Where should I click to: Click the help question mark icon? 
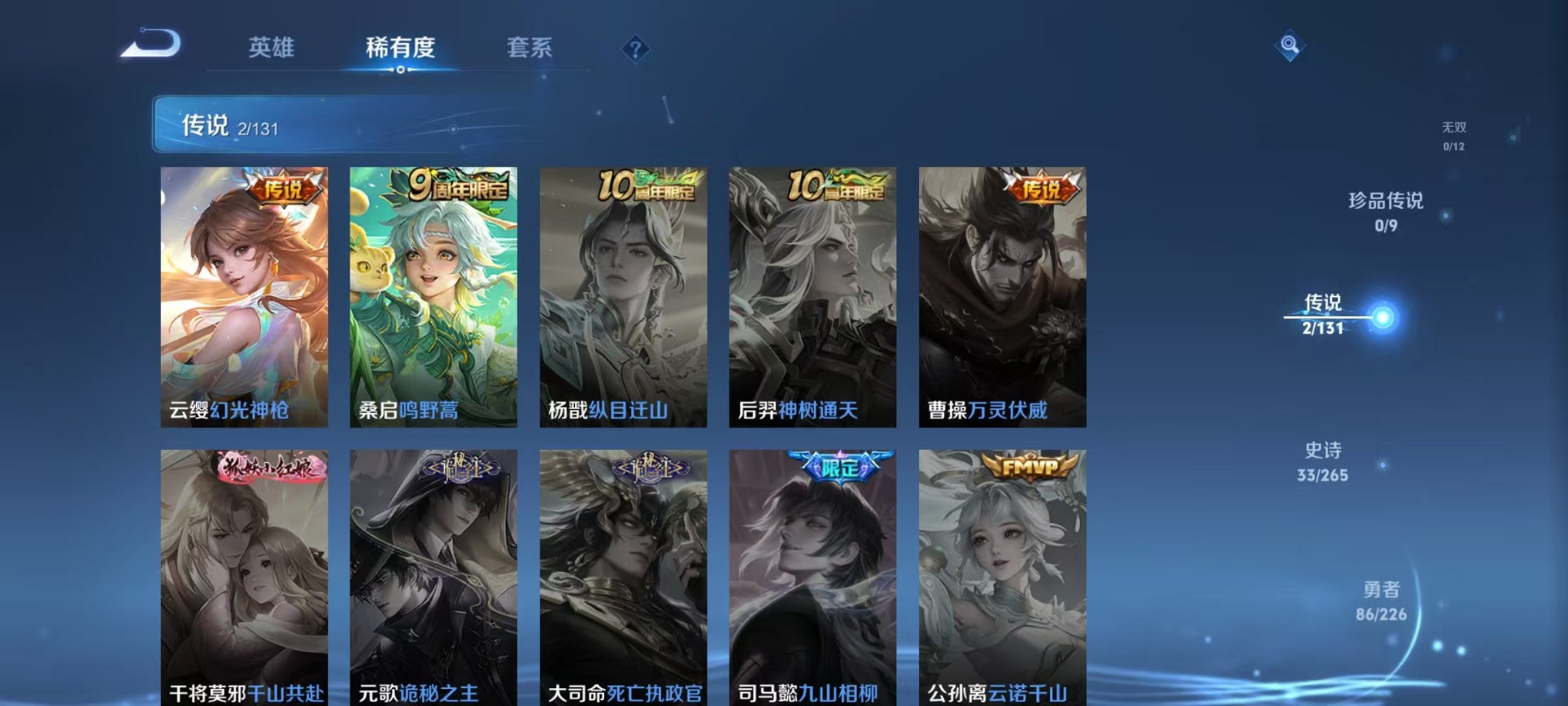tap(634, 49)
